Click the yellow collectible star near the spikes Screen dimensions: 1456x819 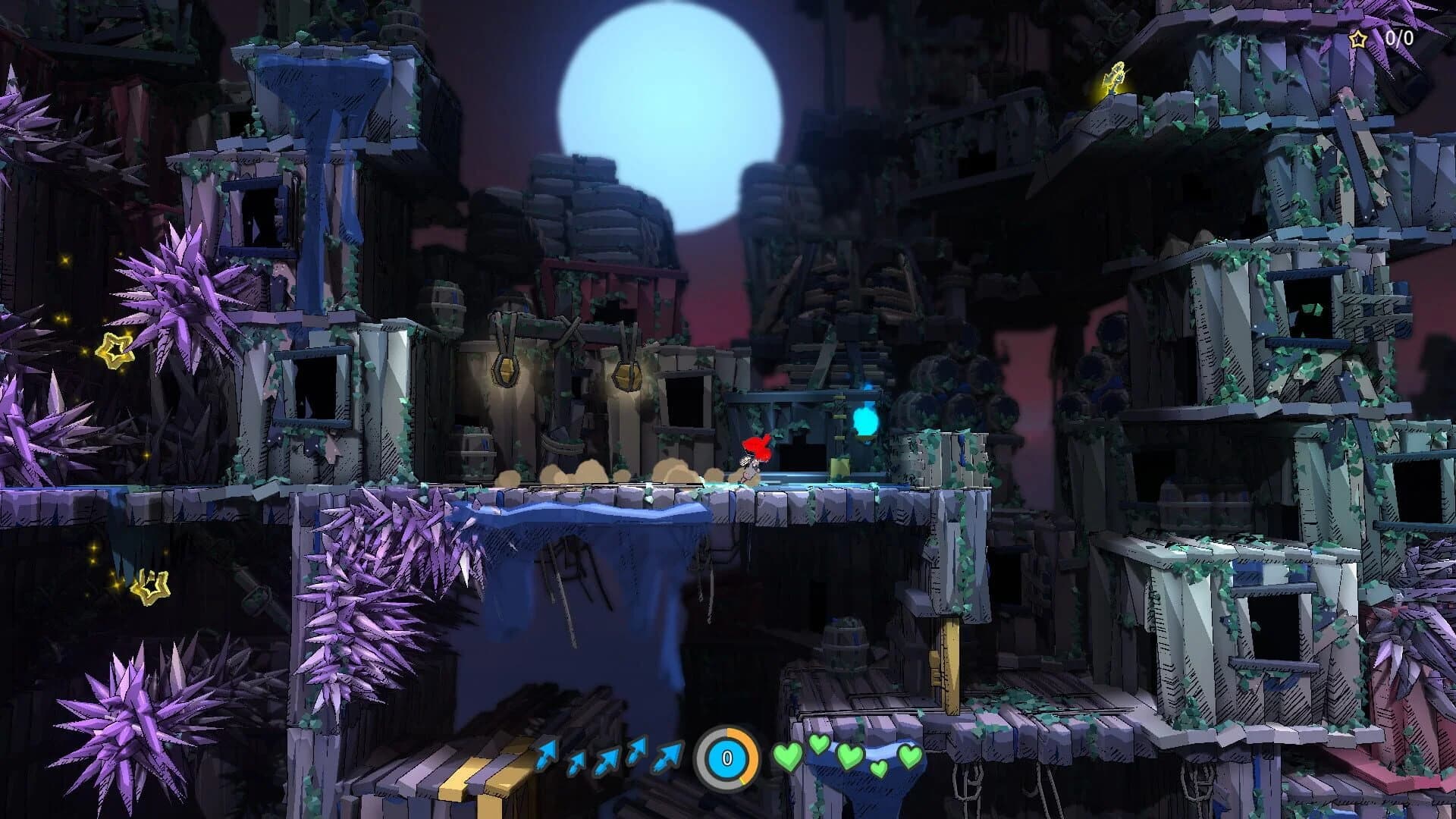(x=115, y=350)
